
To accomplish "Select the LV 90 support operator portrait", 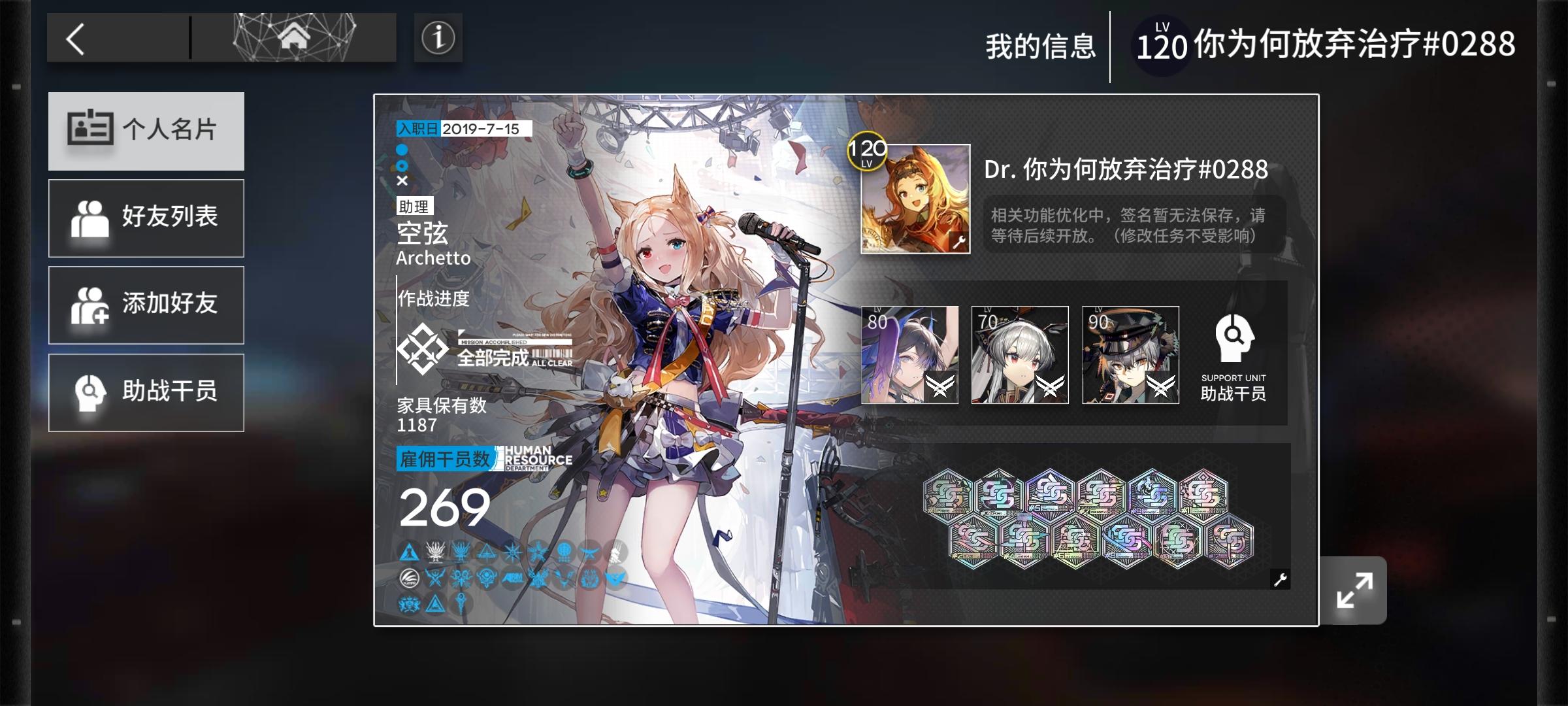I will click(1131, 356).
